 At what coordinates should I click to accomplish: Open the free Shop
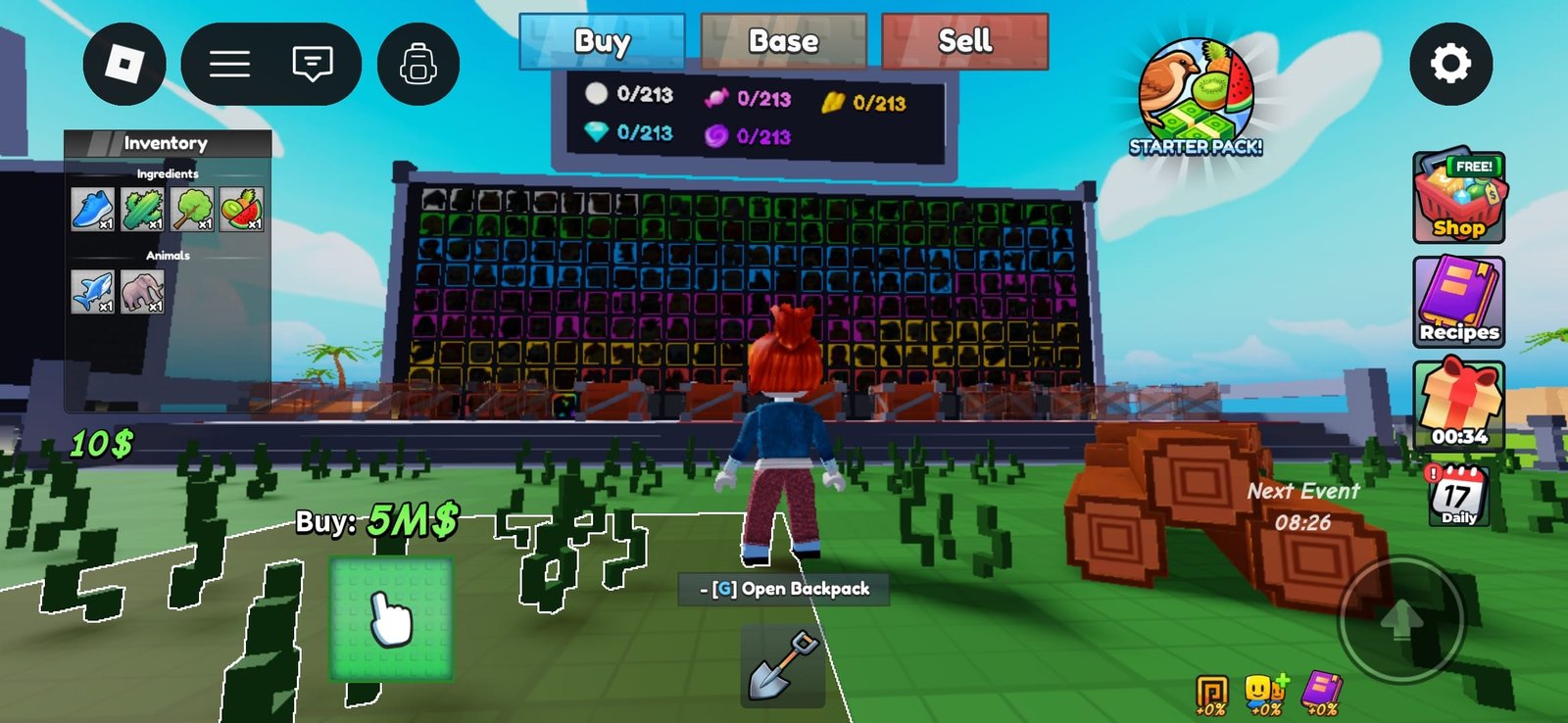click(1458, 198)
